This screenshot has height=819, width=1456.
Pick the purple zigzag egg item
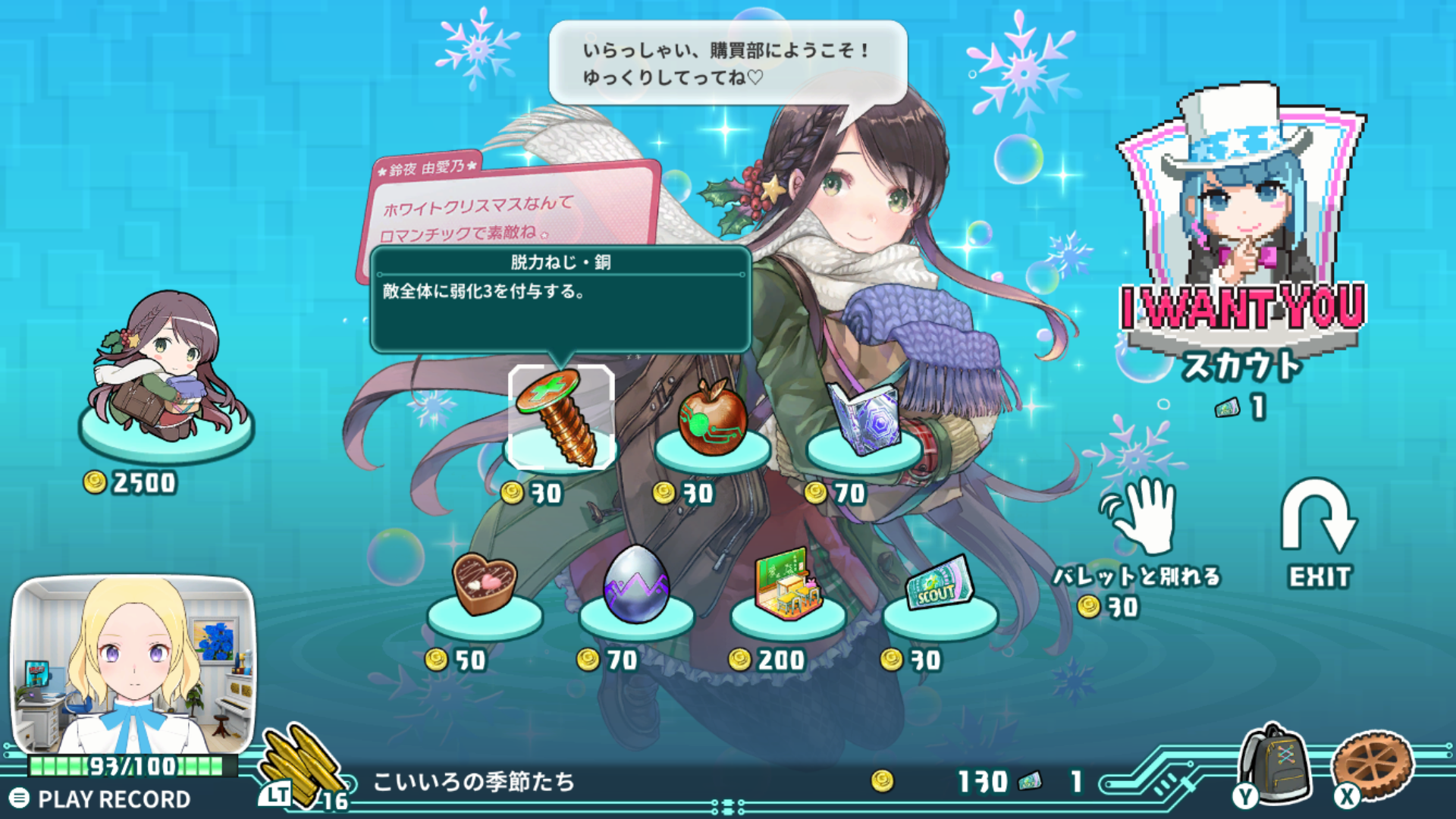coord(636,585)
